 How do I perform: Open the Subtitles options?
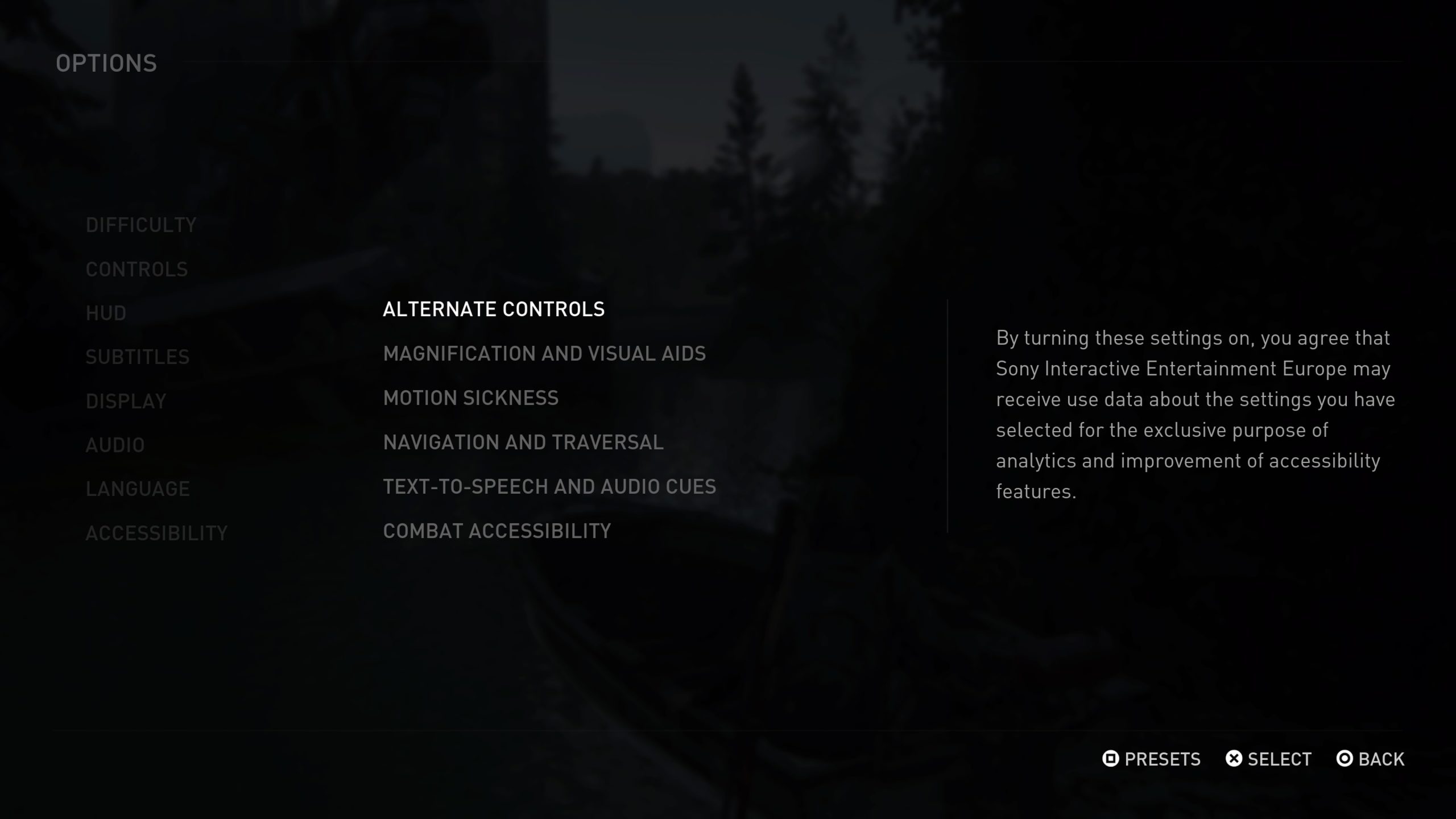point(138,357)
